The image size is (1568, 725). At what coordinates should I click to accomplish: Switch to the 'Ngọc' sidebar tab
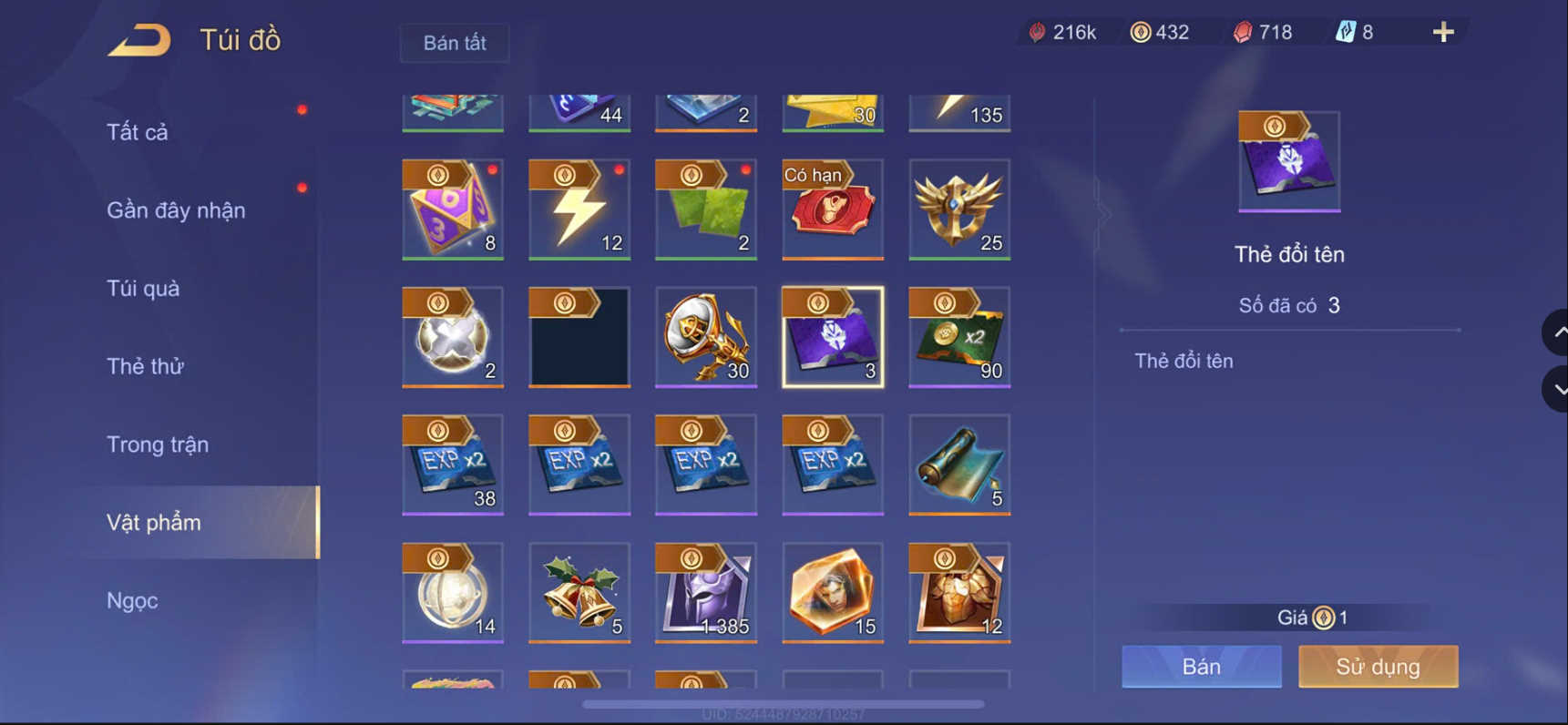pos(130,600)
